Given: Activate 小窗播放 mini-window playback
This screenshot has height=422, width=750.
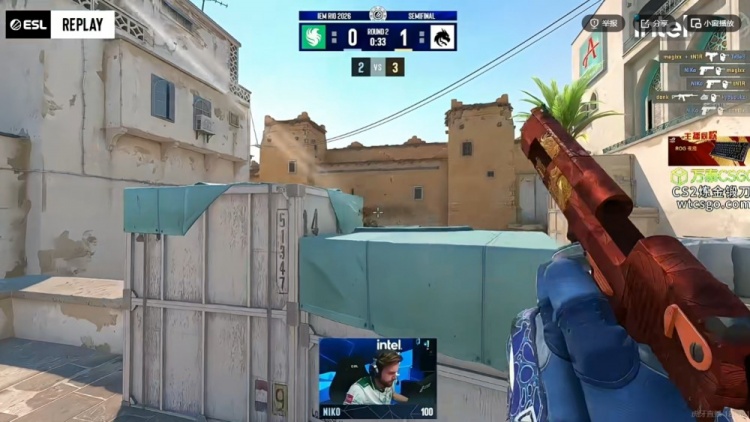Looking at the screenshot, I should (x=712, y=22).
